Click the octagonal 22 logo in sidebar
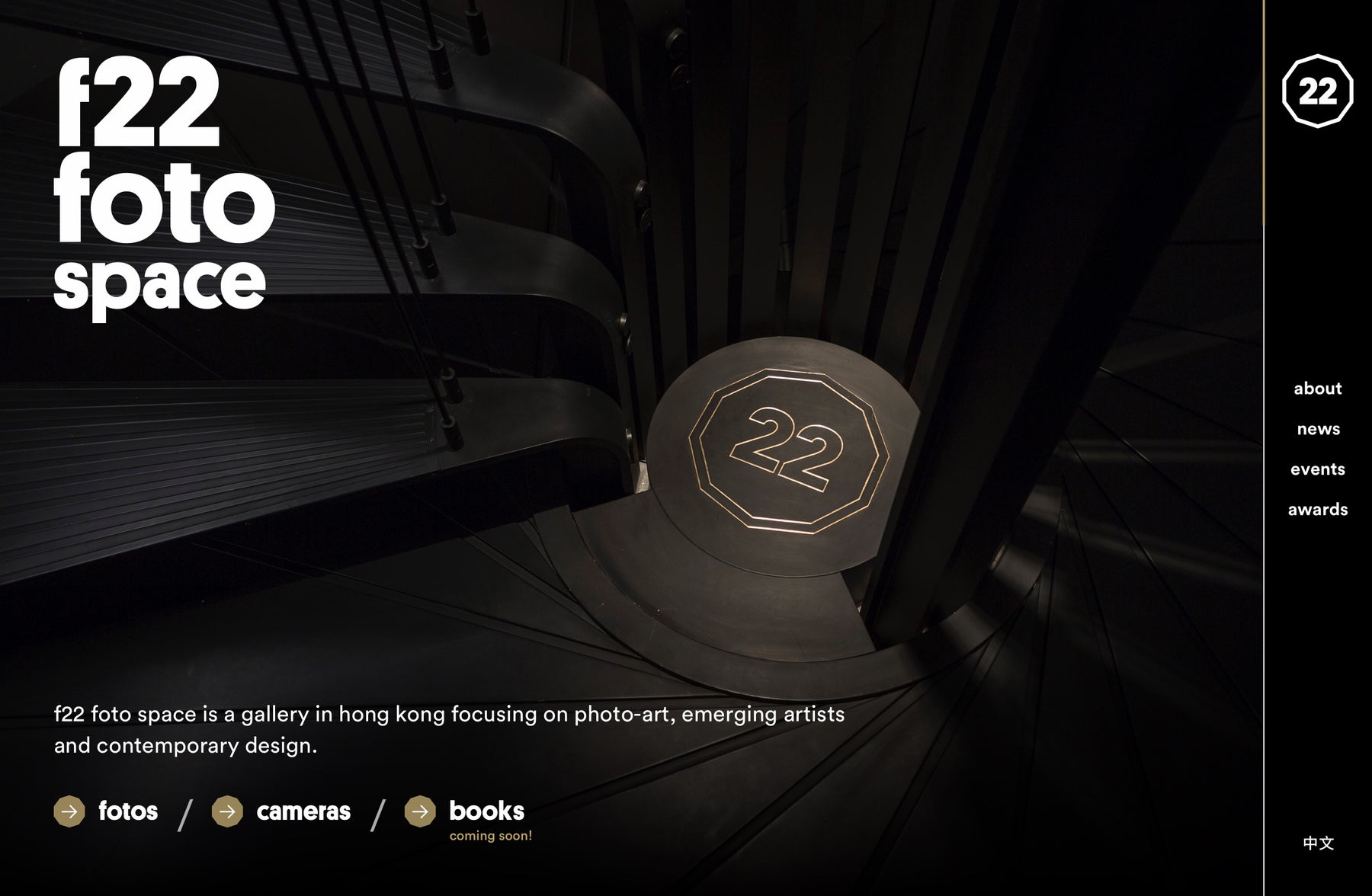Viewport: 1372px width, 896px height. [x=1317, y=91]
